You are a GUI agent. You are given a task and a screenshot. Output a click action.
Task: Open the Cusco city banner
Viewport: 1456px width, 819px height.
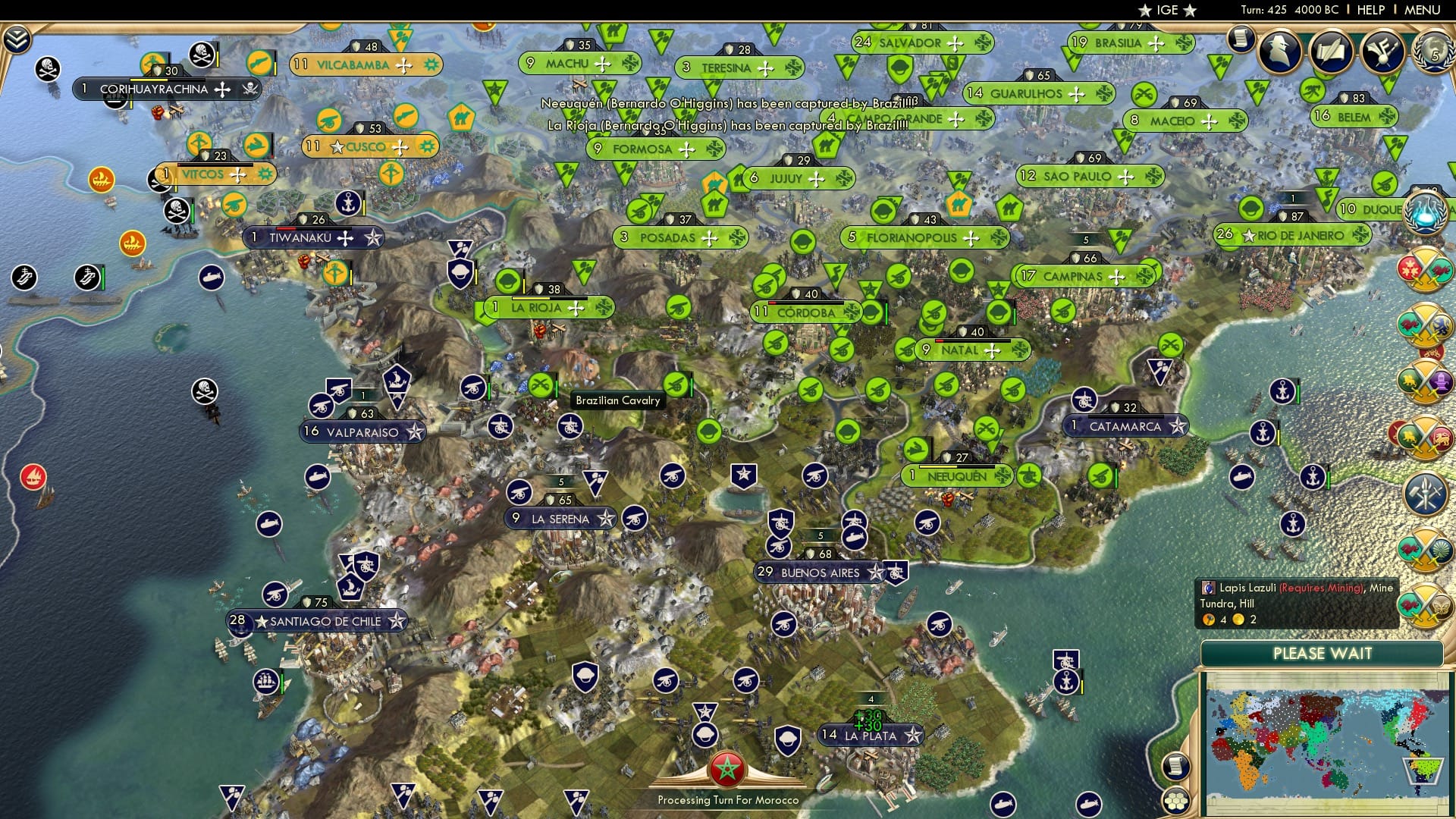pyautogui.click(x=369, y=146)
